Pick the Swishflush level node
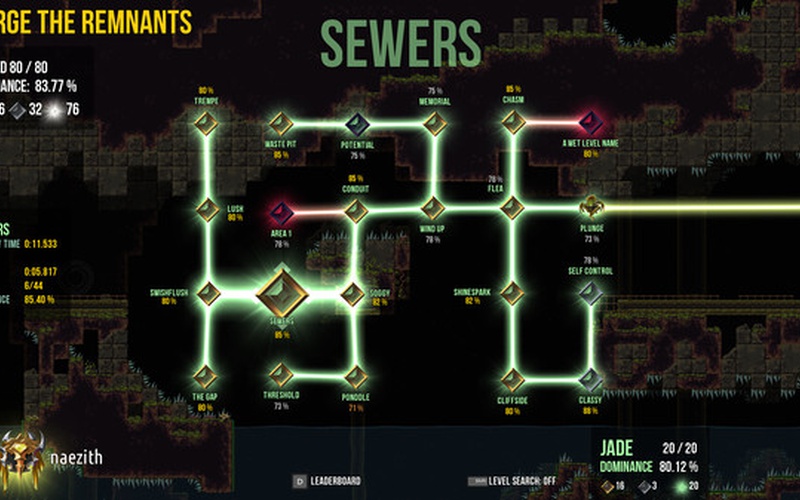 (208, 293)
